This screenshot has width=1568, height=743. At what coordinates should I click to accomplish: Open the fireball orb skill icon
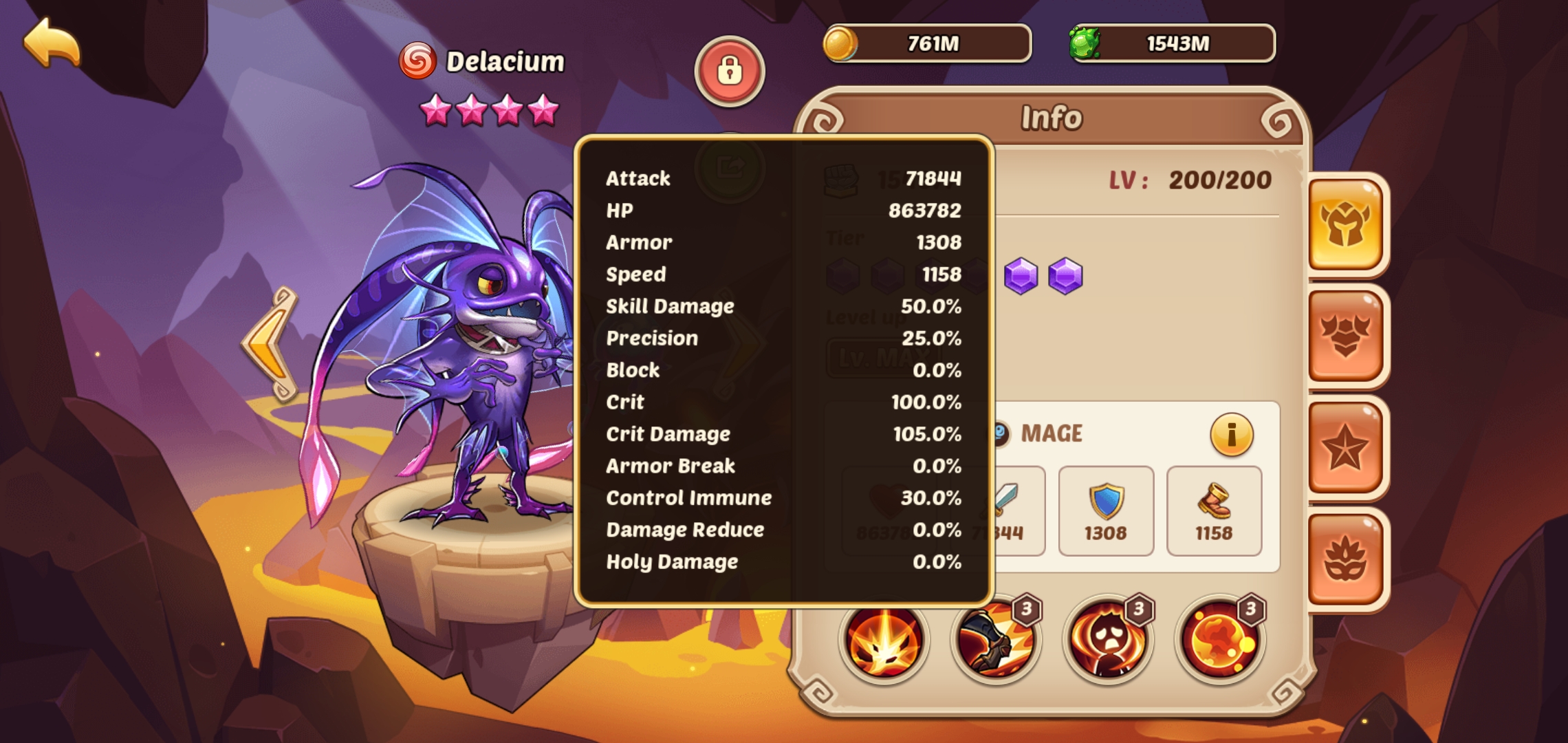click(1219, 641)
